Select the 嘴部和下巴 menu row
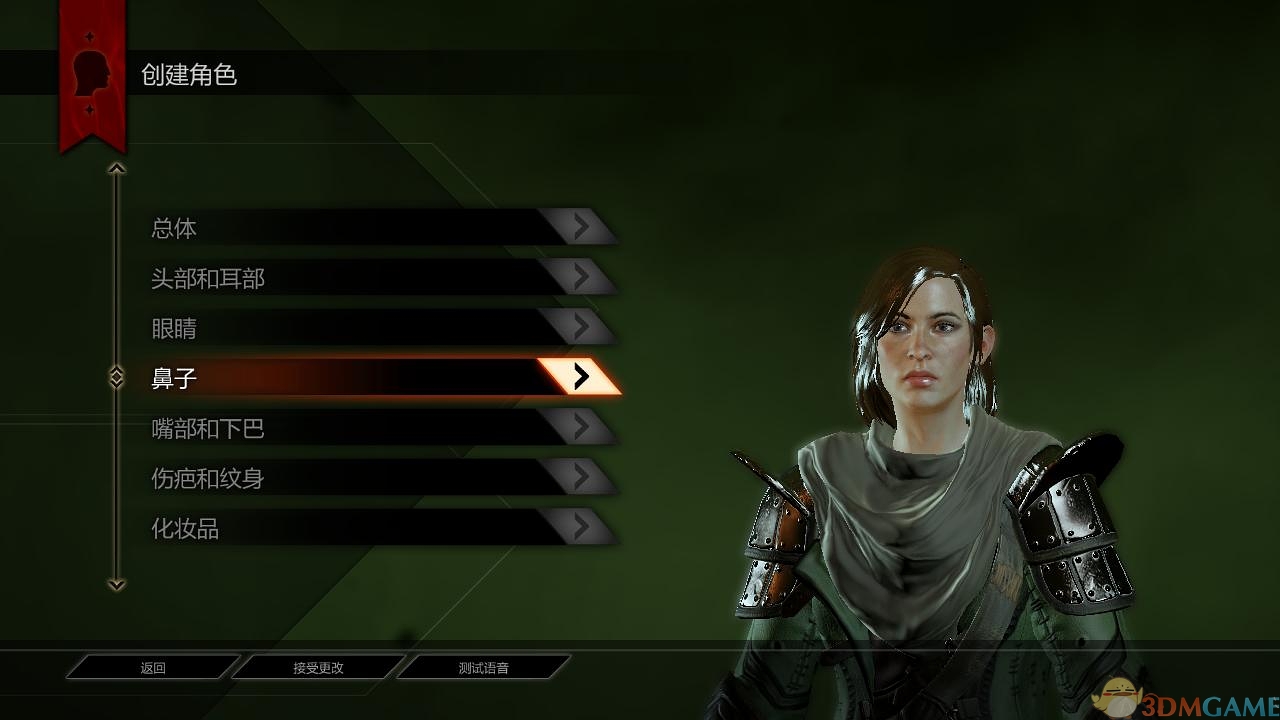The image size is (1280, 720). pos(380,428)
